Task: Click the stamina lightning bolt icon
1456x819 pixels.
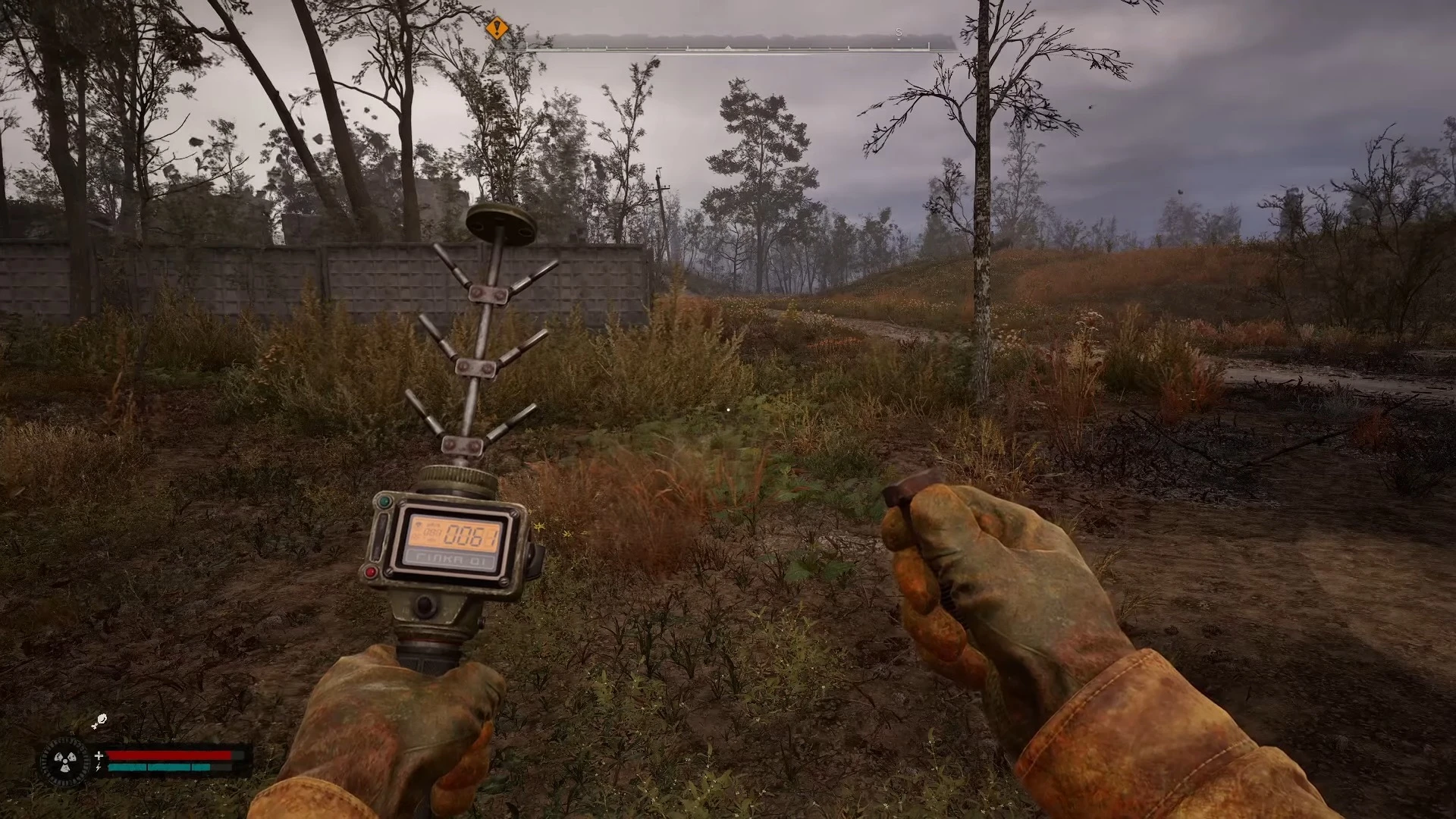Action: pyautogui.click(x=99, y=767)
